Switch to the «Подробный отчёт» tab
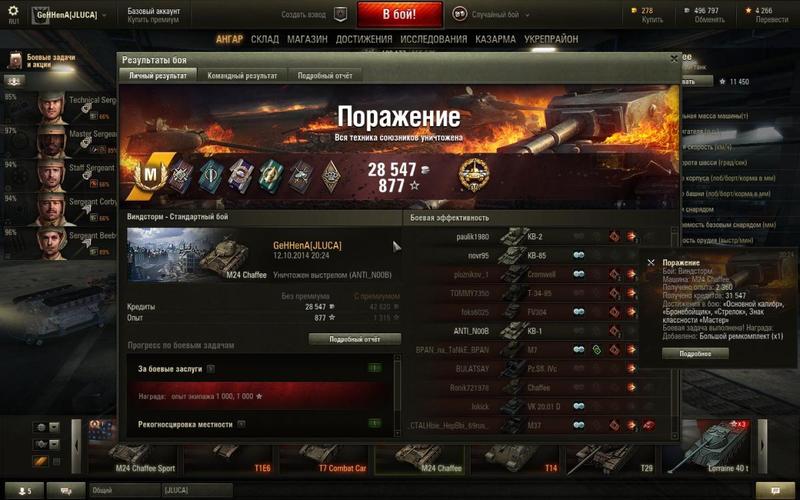This screenshot has width=800, height=500. click(323, 75)
